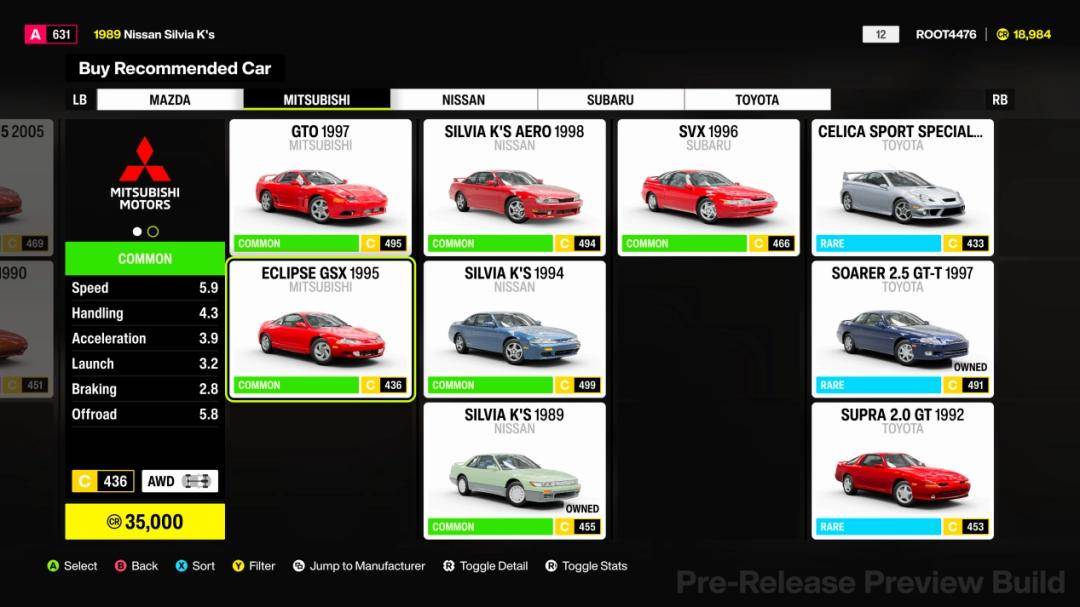Click the 35,000 credits price button
This screenshot has height=607, width=1080.
click(x=145, y=522)
